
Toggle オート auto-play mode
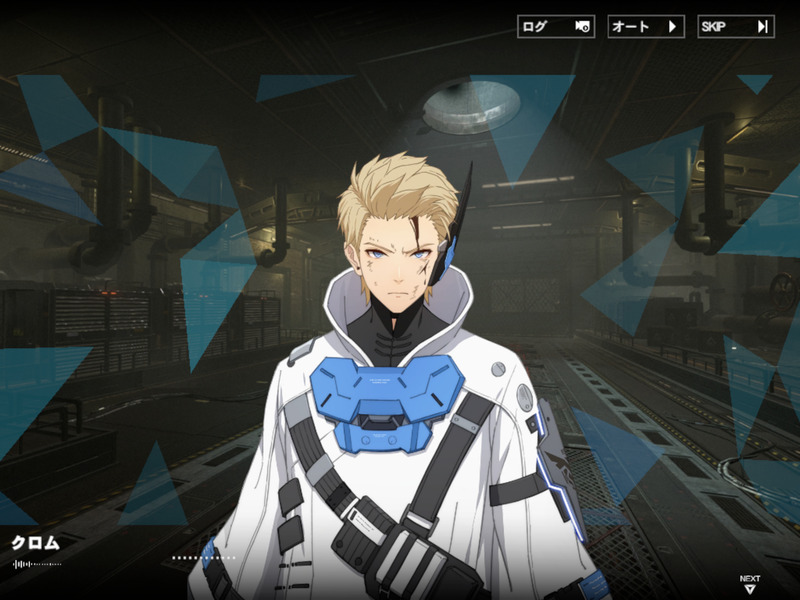(x=645, y=27)
